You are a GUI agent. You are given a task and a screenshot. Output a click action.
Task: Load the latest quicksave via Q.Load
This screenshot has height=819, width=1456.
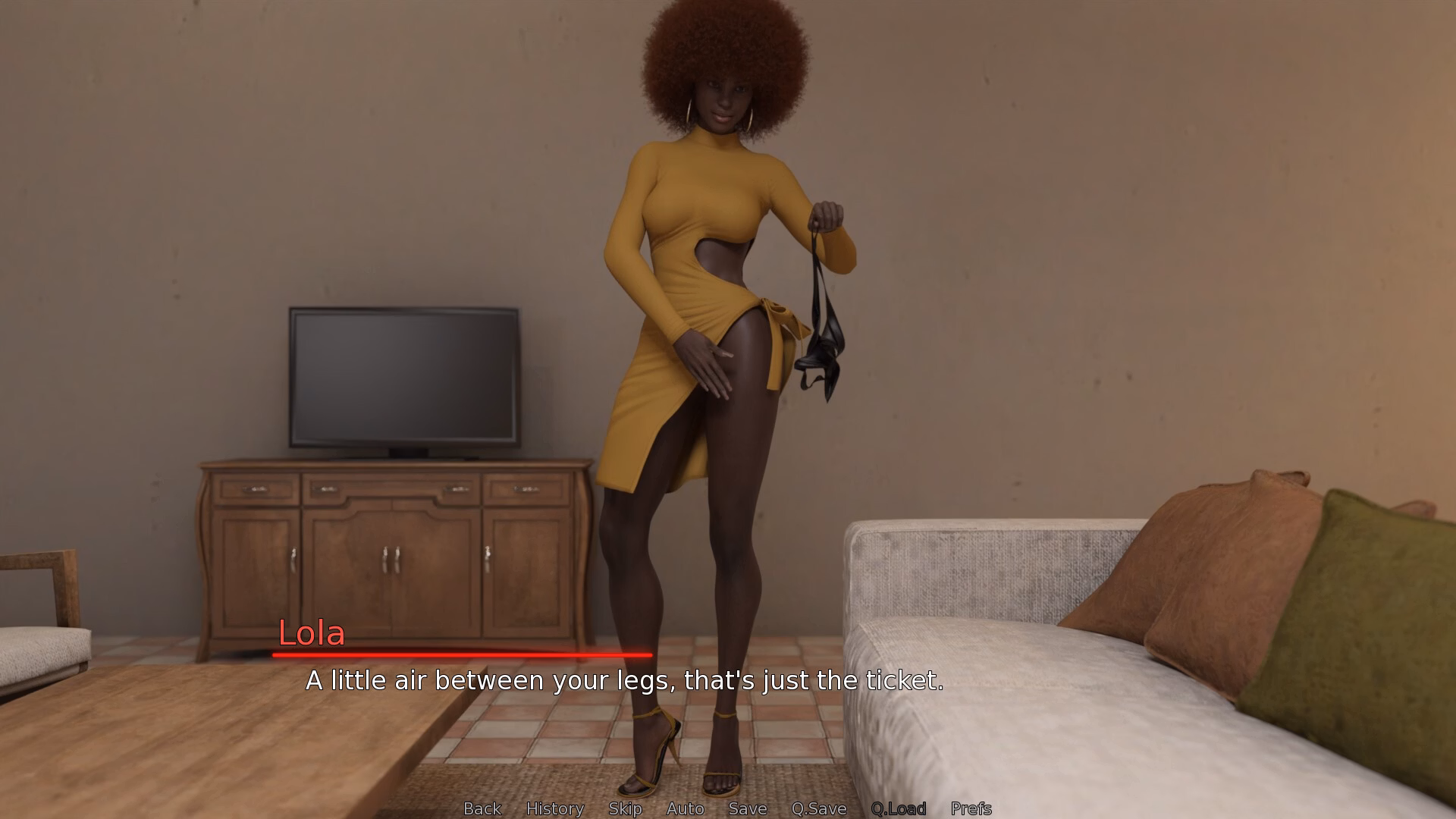tap(899, 808)
